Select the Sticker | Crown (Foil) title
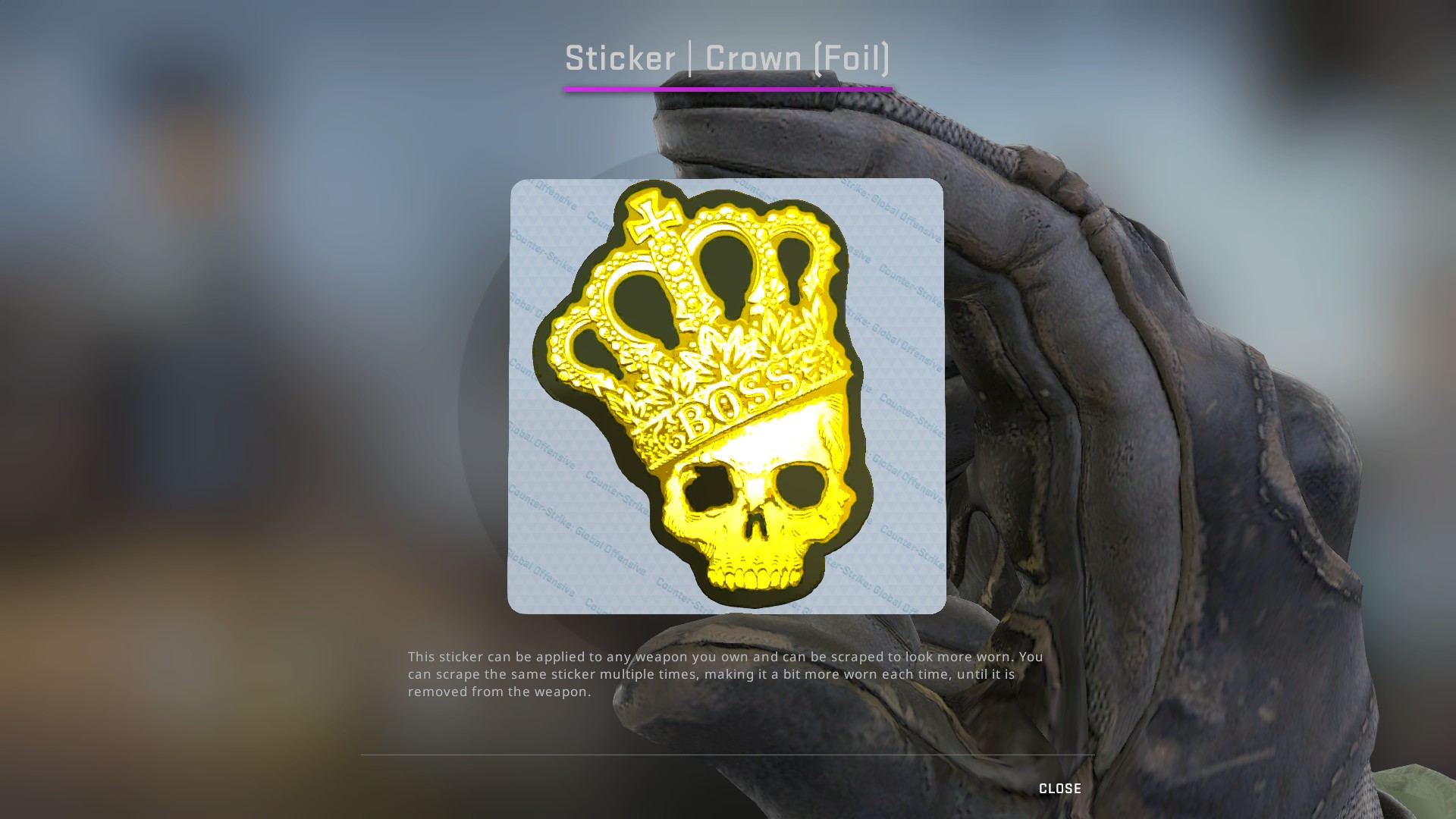The width and height of the screenshot is (1456, 819). (x=727, y=57)
